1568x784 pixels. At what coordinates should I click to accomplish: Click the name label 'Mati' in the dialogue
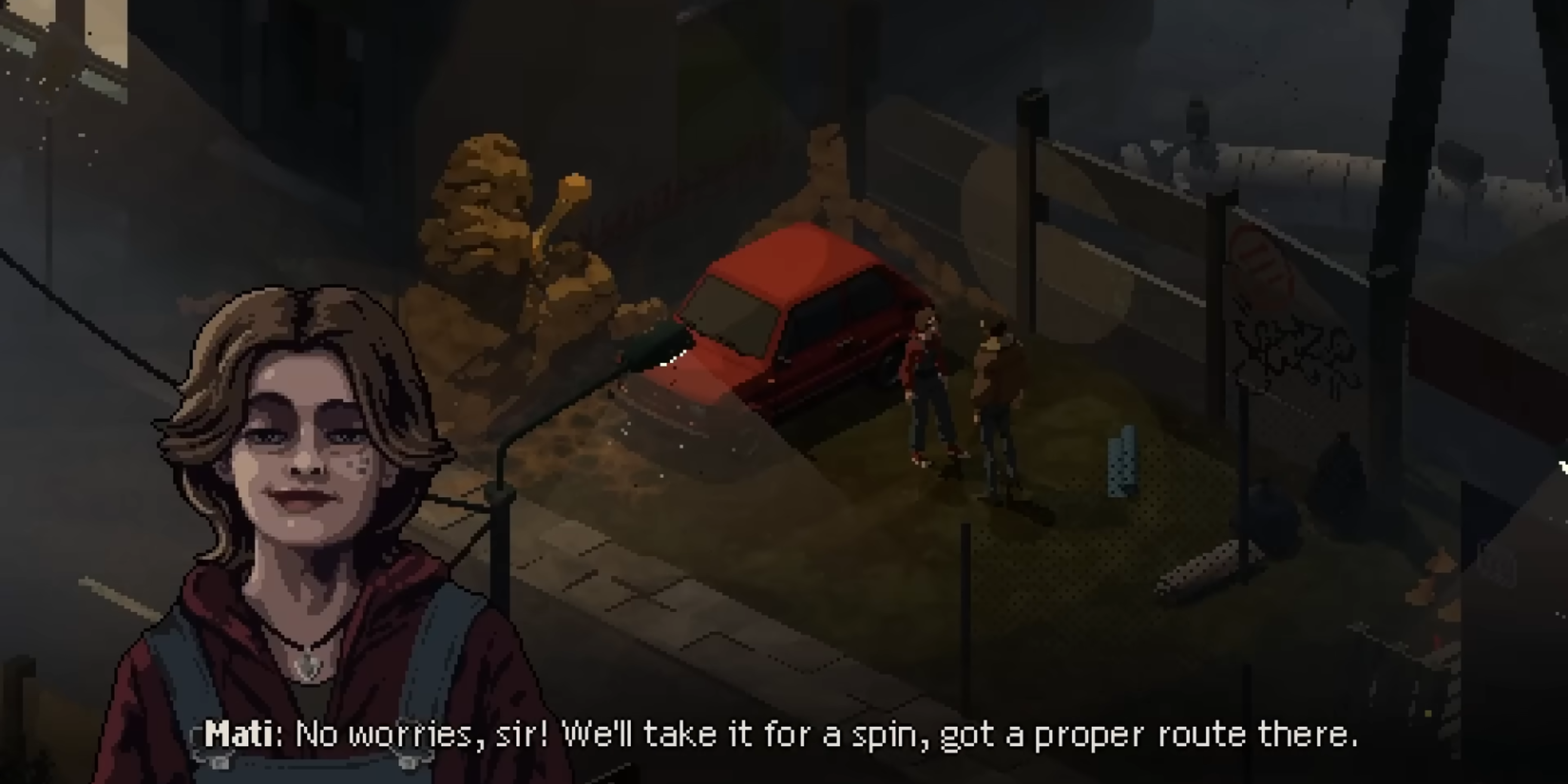pos(239,733)
